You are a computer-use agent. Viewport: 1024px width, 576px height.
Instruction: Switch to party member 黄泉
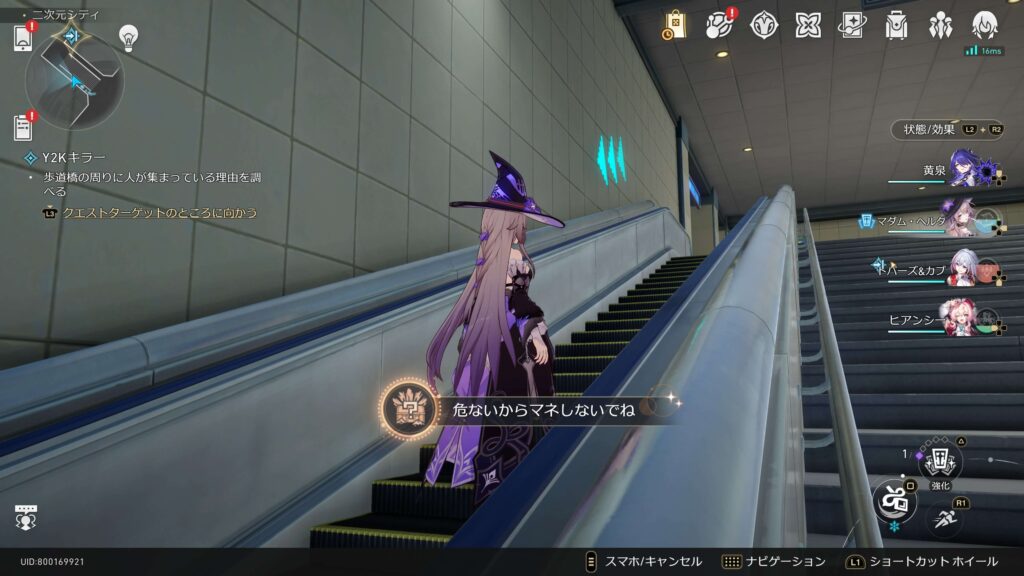click(x=966, y=168)
